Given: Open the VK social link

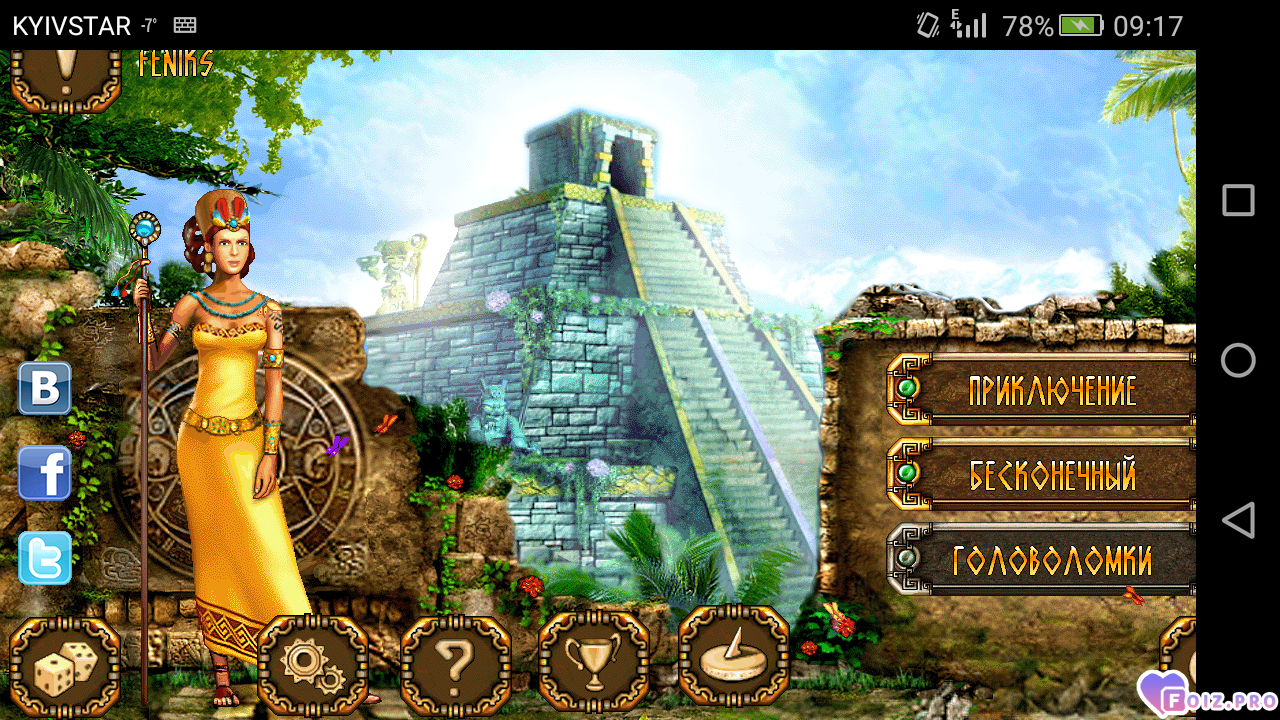Looking at the screenshot, I should click(x=45, y=389).
